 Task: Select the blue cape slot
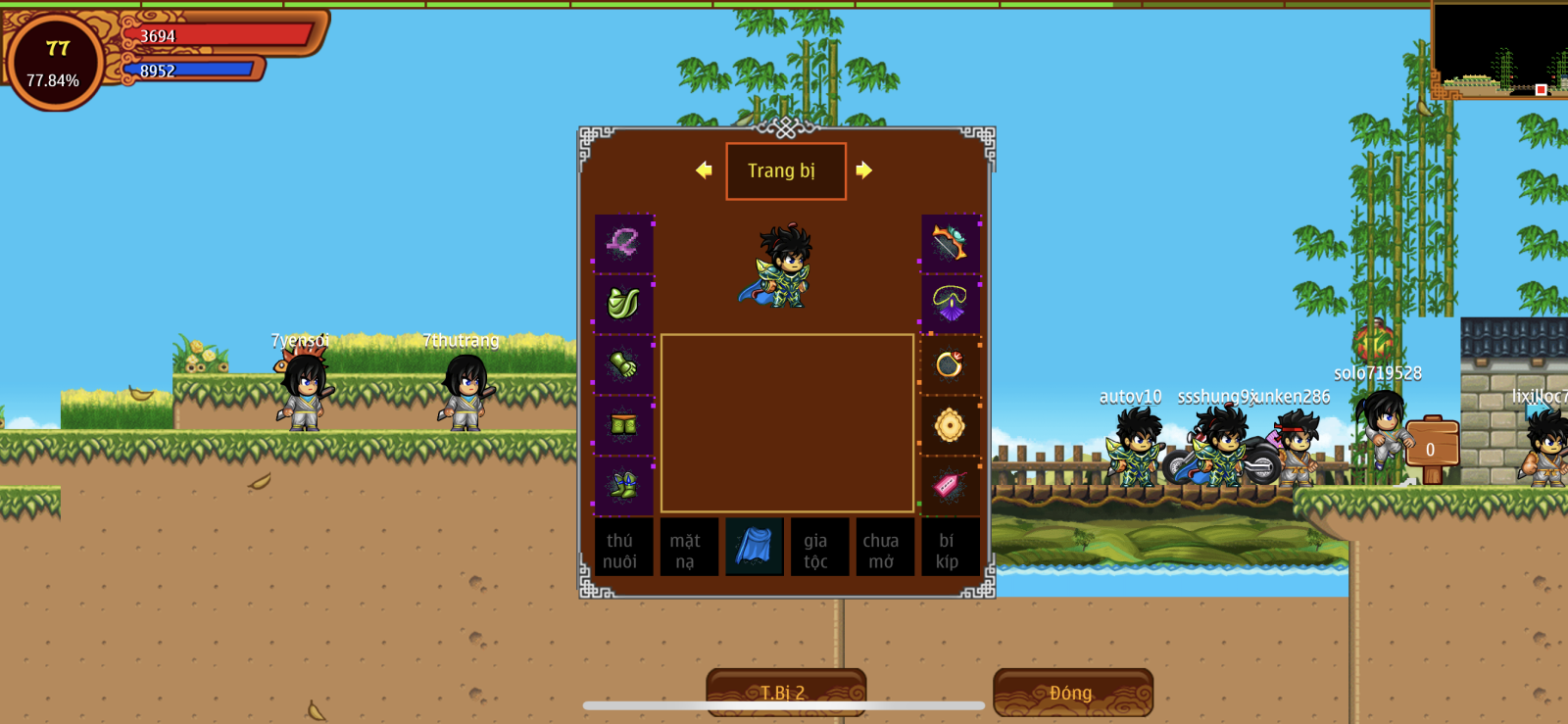754,548
